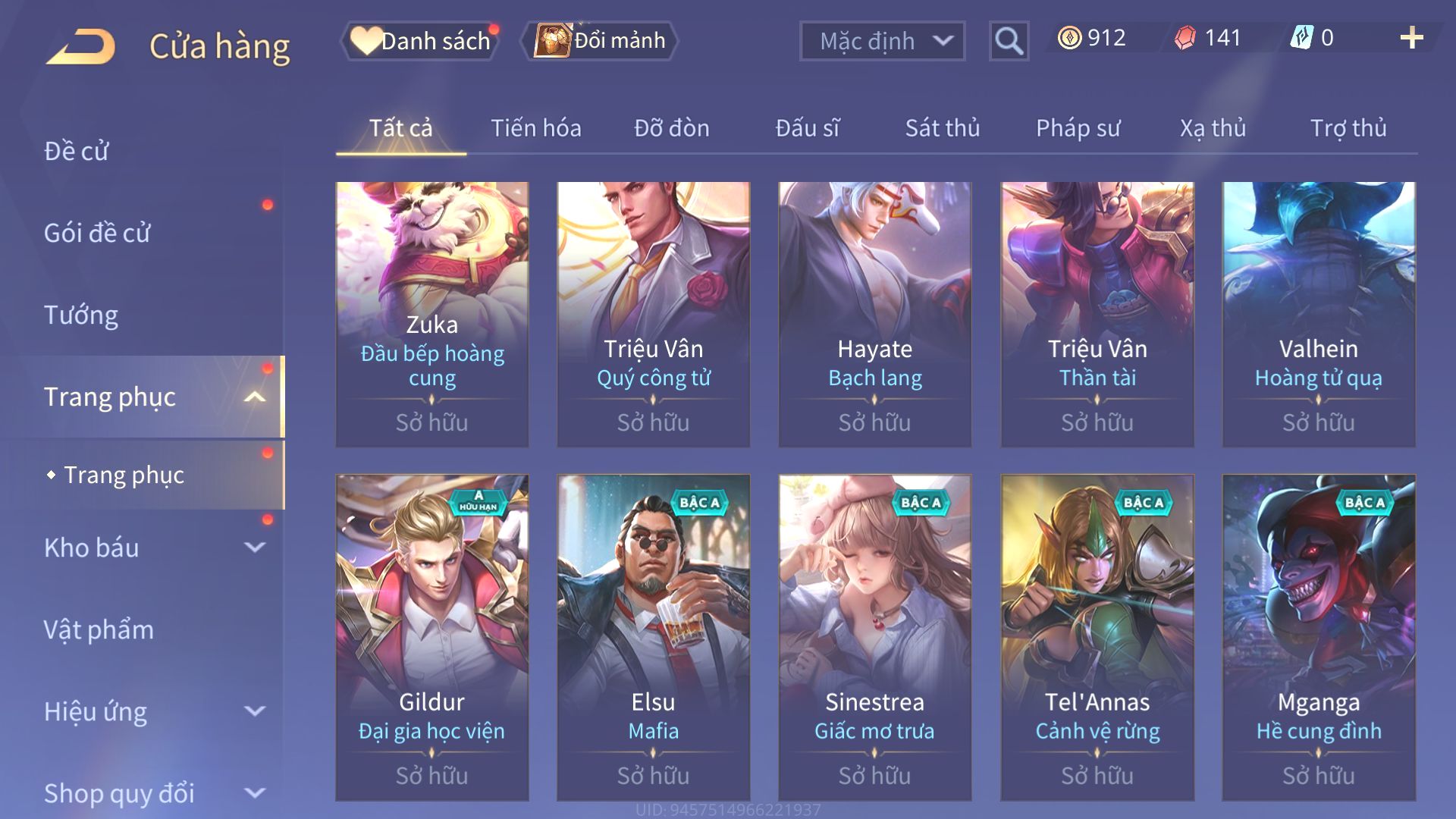This screenshot has height=819, width=1456.
Task: Expand the Kho báu menu section
Action: coord(152,548)
